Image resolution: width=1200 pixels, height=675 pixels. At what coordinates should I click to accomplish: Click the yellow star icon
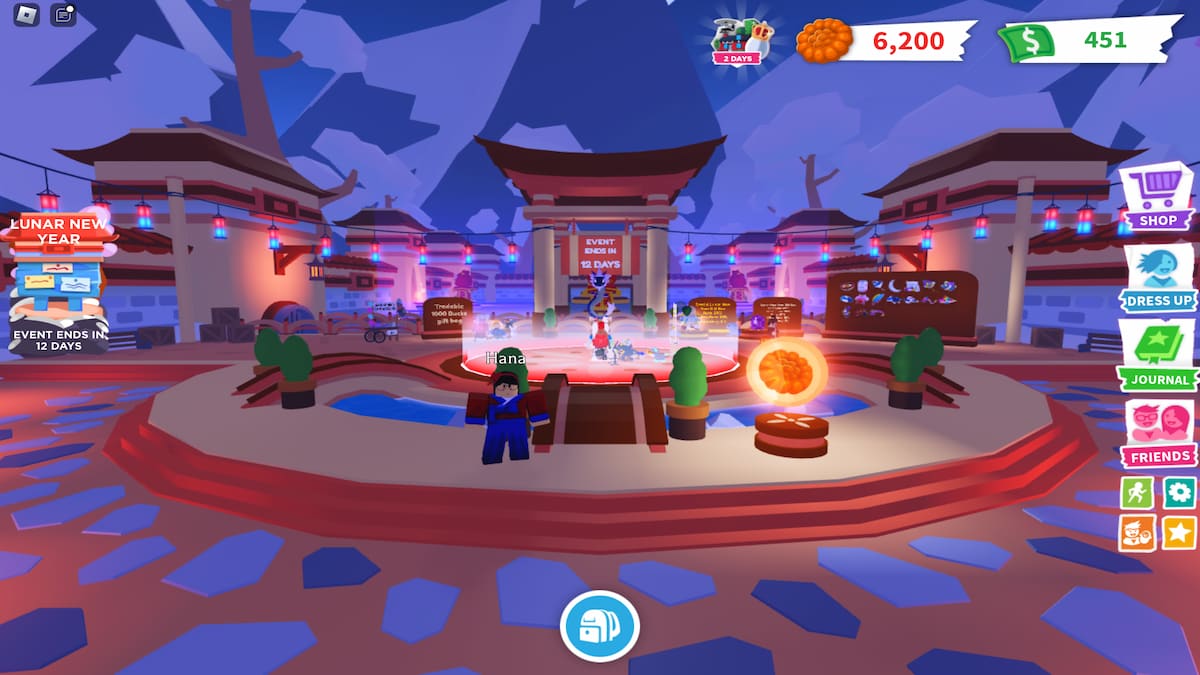(1179, 533)
